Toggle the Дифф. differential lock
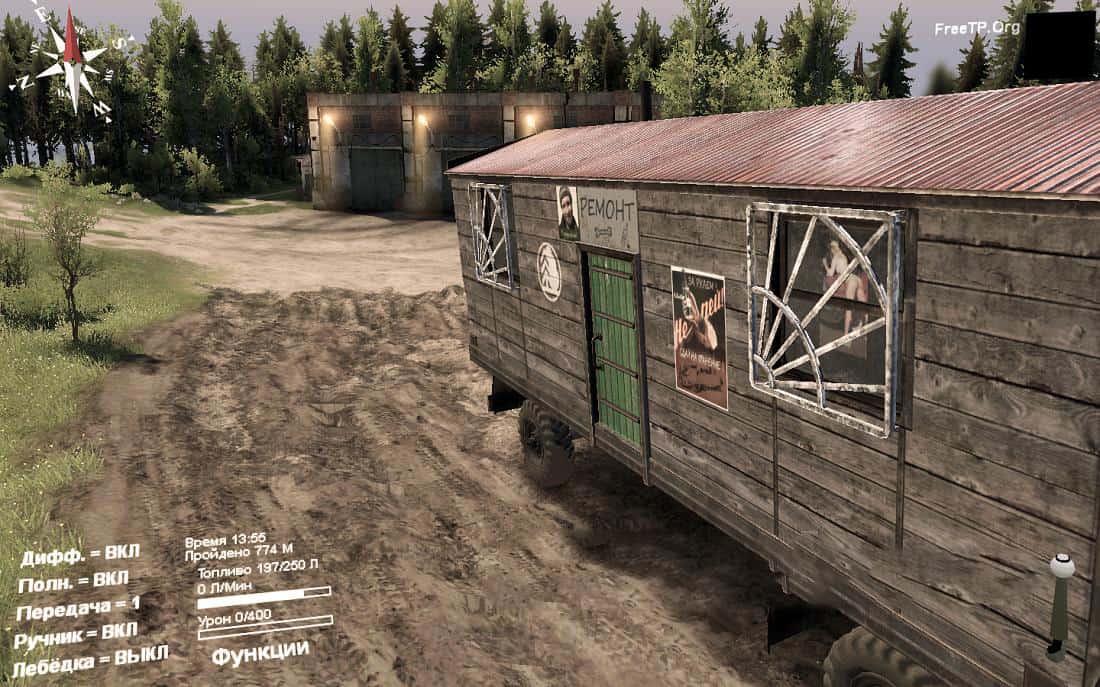The width and height of the screenshot is (1100, 687). [x=80, y=555]
